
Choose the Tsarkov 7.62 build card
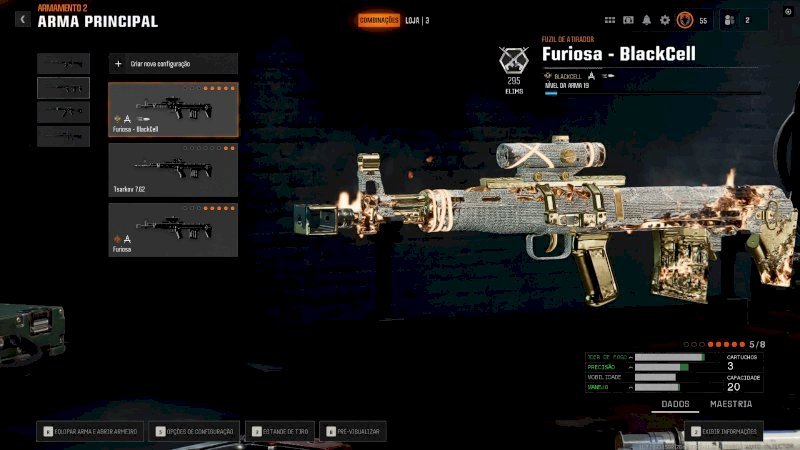(x=173, y=169)
